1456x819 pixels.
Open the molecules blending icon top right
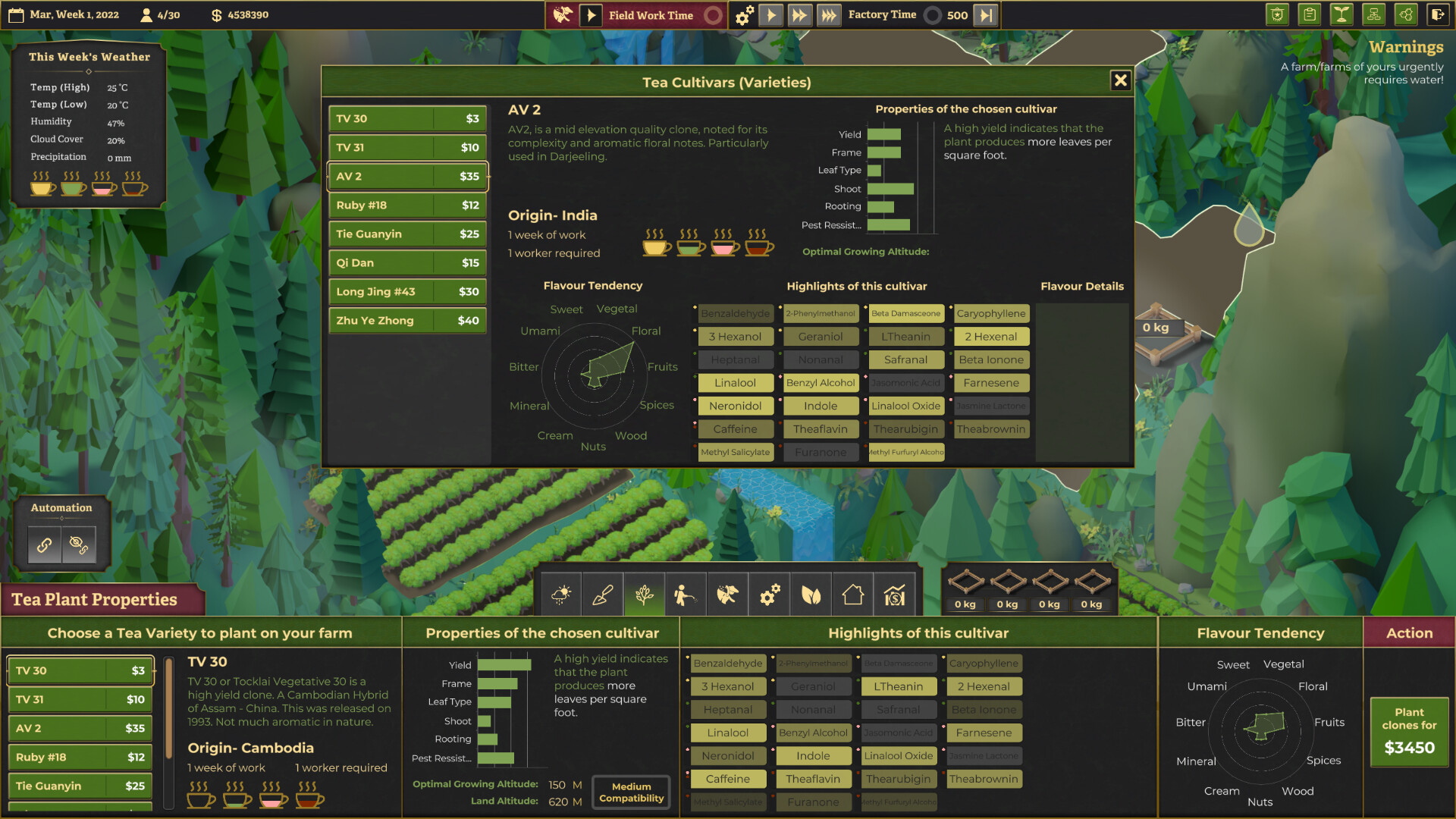point(1406,14)
